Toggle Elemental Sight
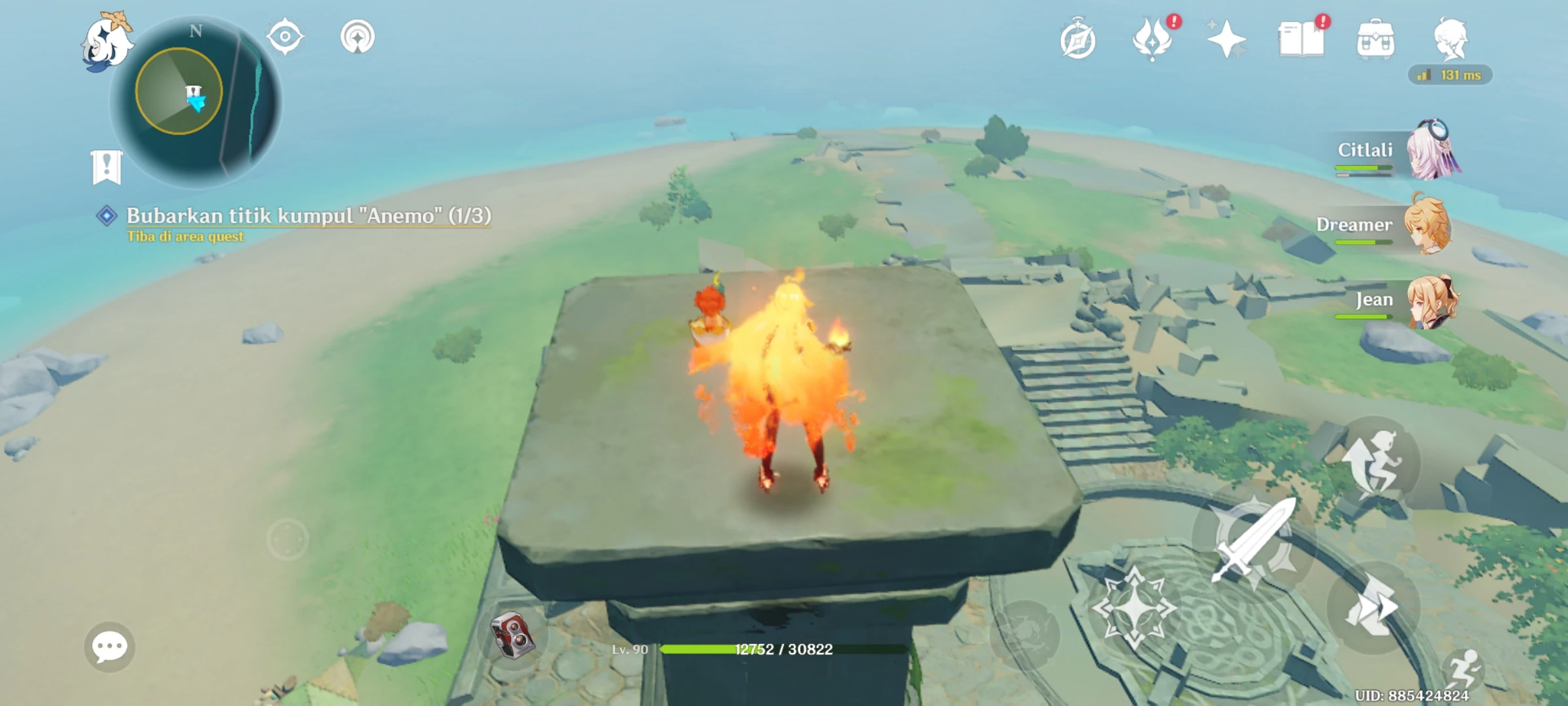The width and height of the screenshot is (1568, 706). pyautogui.click(x=285, y=36)
